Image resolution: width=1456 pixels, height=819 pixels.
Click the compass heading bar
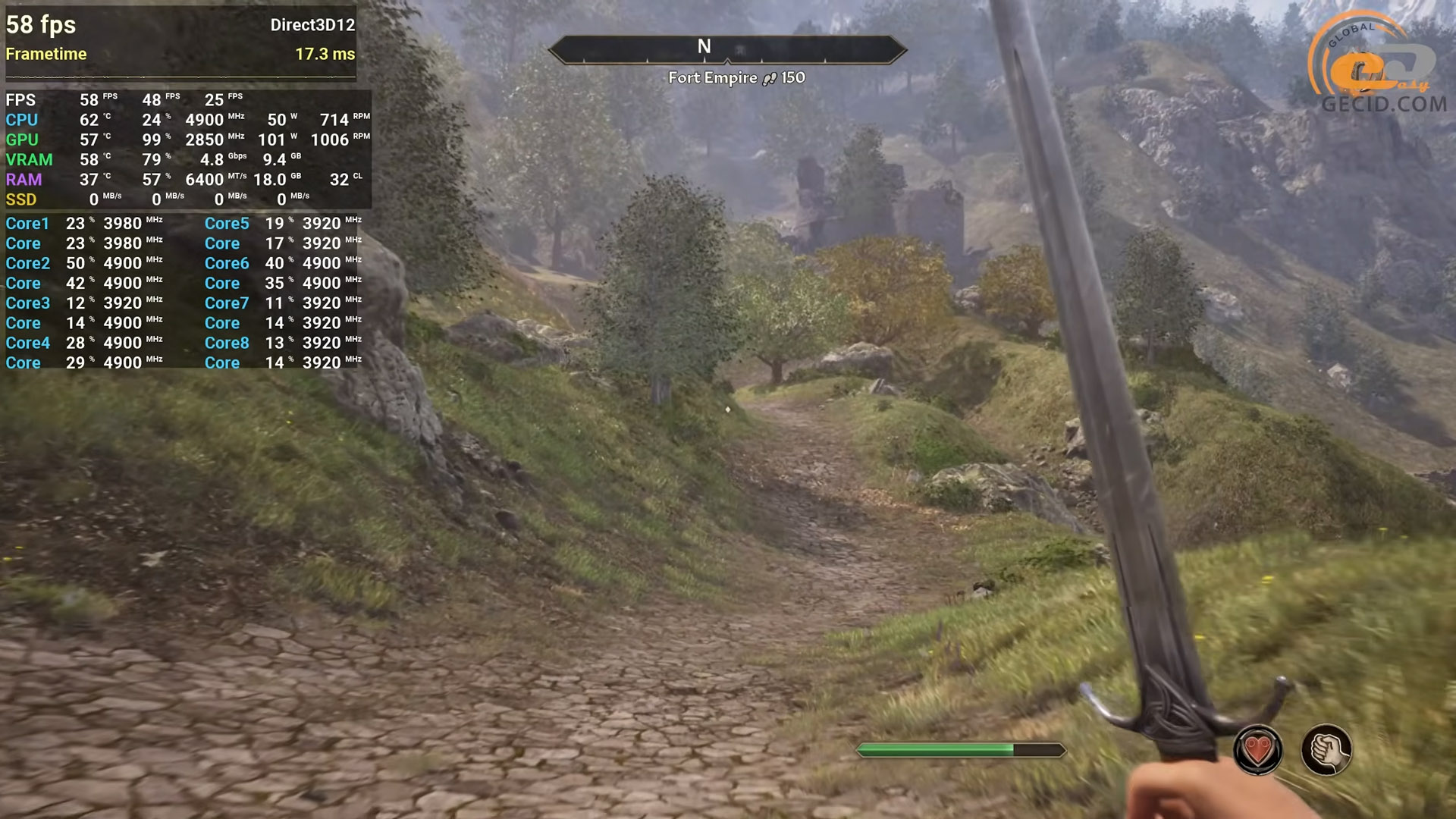(726, 49)
